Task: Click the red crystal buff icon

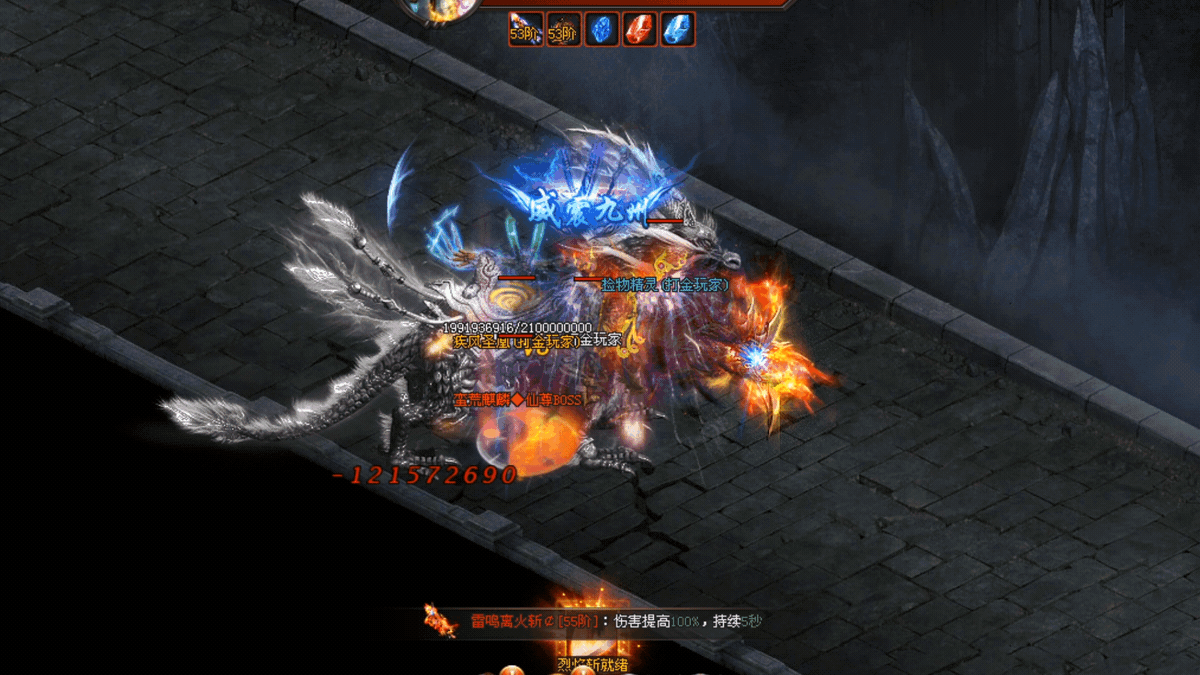Action: (x=640, y=29)
